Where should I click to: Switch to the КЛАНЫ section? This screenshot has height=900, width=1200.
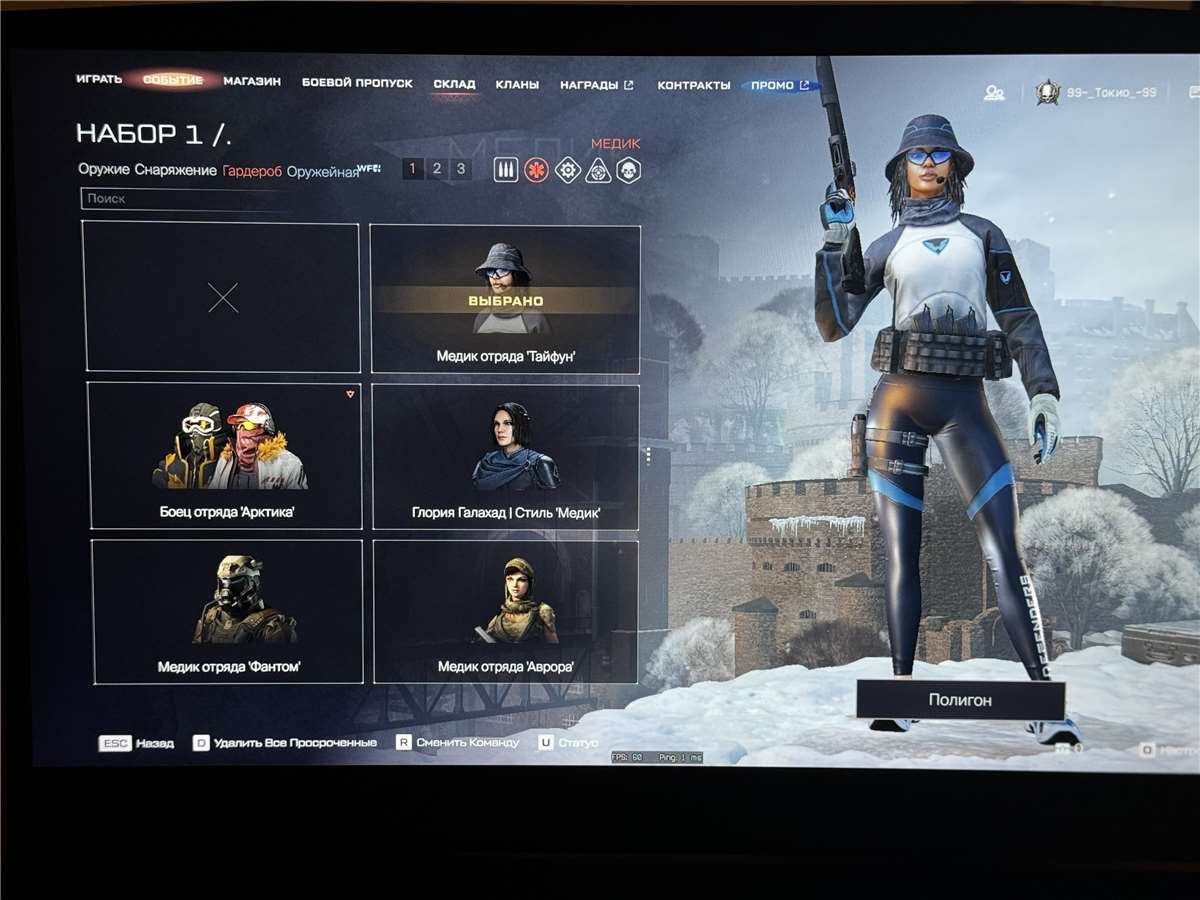(x=517, y=85)
